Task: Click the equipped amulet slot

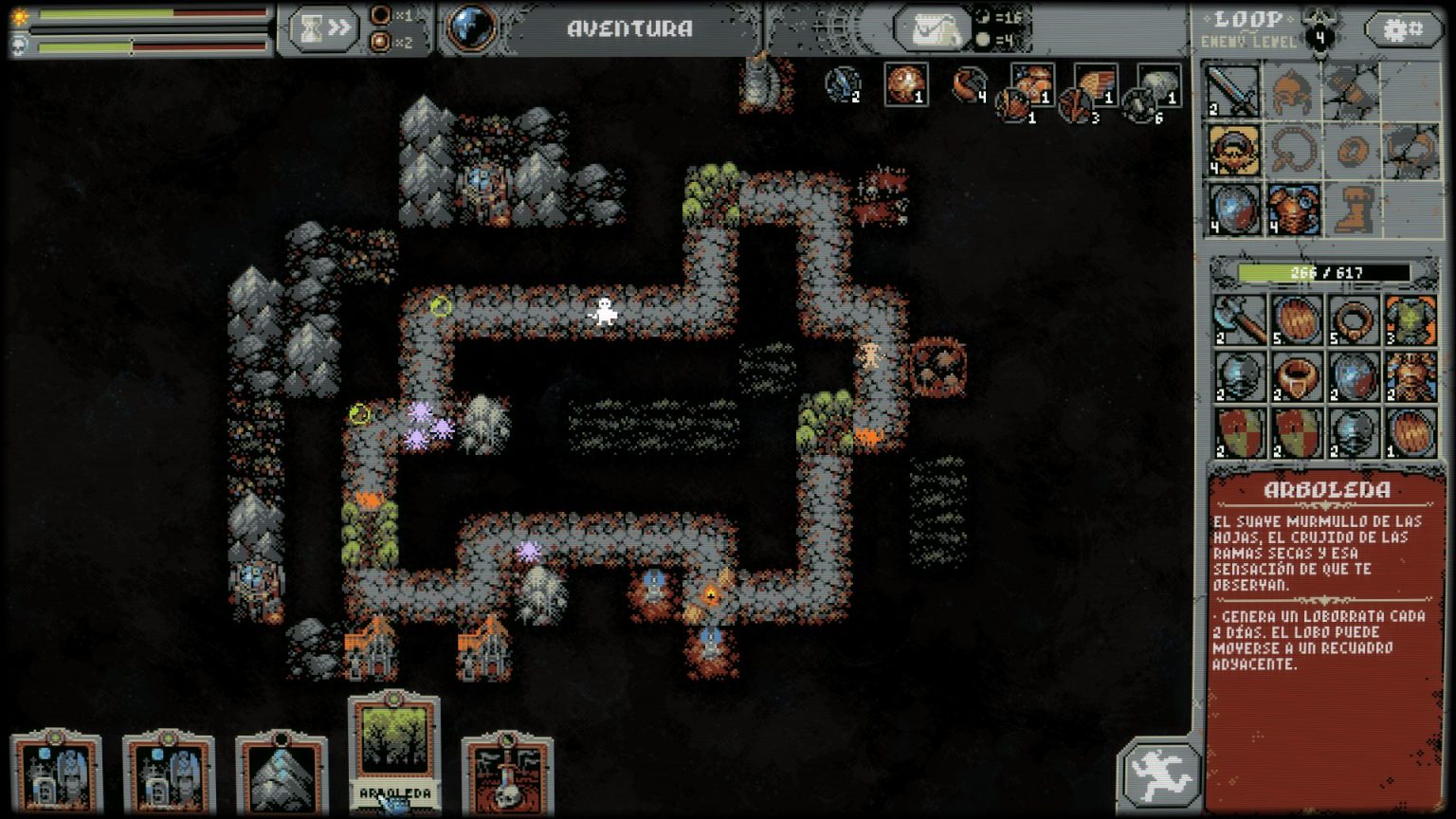Action: (1233, 150)
